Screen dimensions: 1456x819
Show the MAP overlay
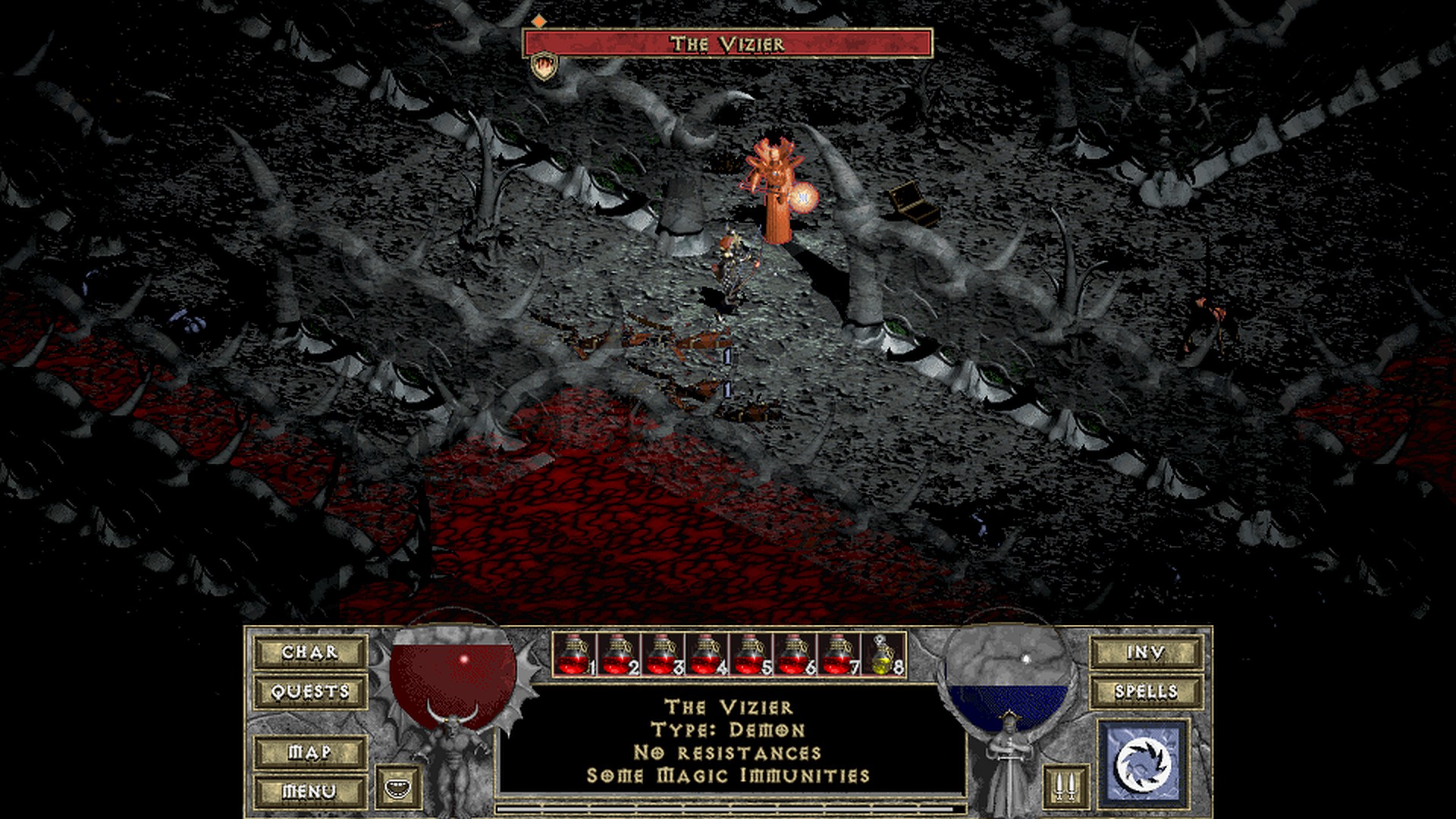point(310,752)
